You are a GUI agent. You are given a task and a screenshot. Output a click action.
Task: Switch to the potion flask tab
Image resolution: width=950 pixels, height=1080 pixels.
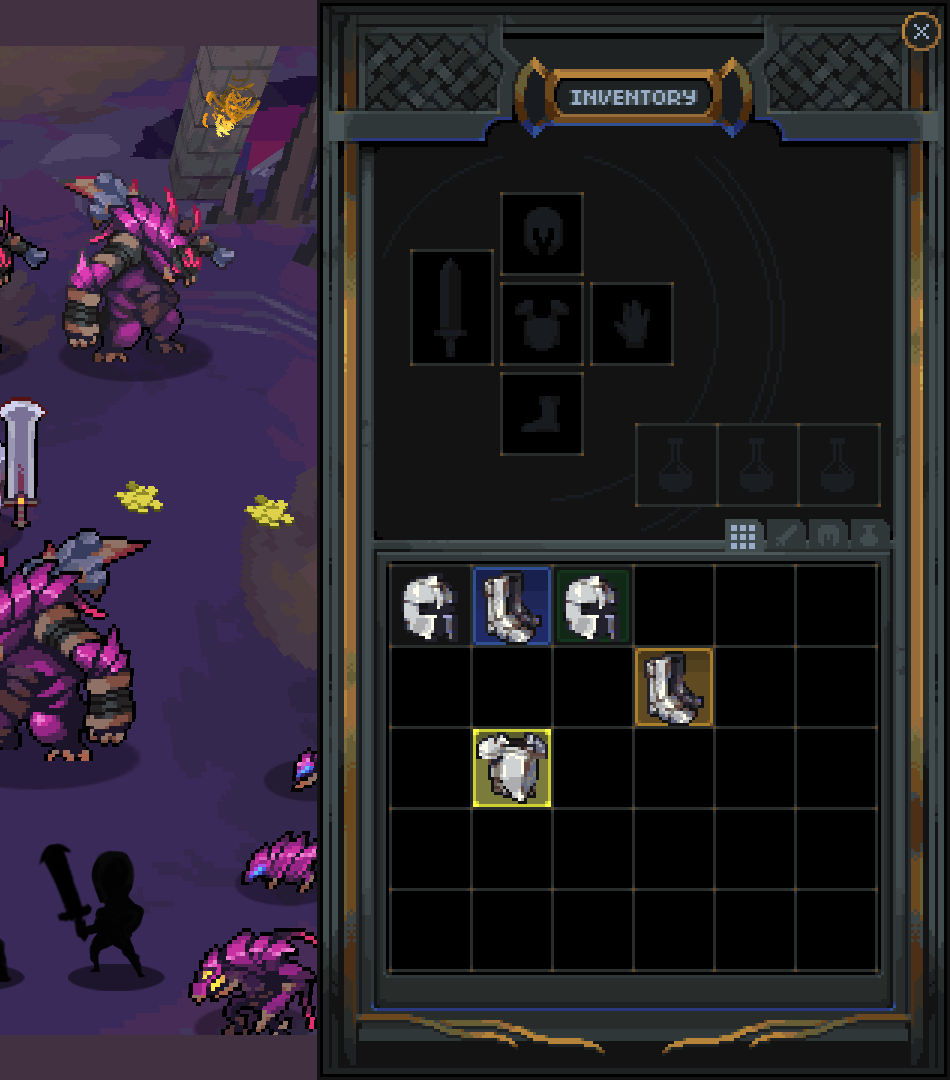point(869,536)
